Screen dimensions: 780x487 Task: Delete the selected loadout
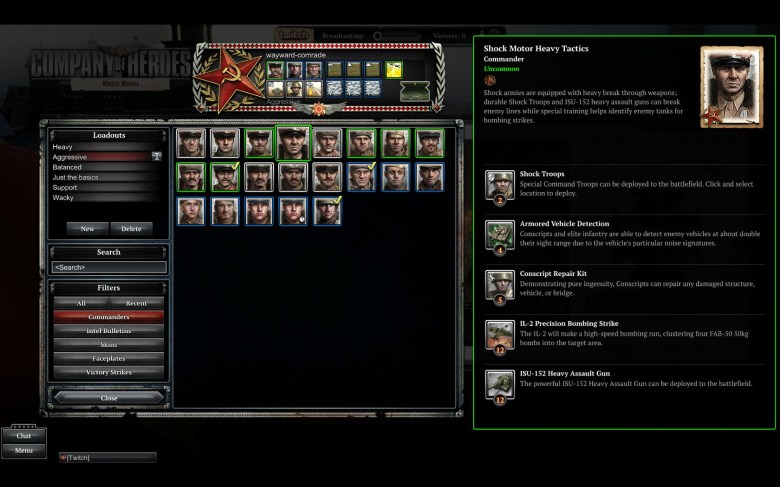(131, 228)
